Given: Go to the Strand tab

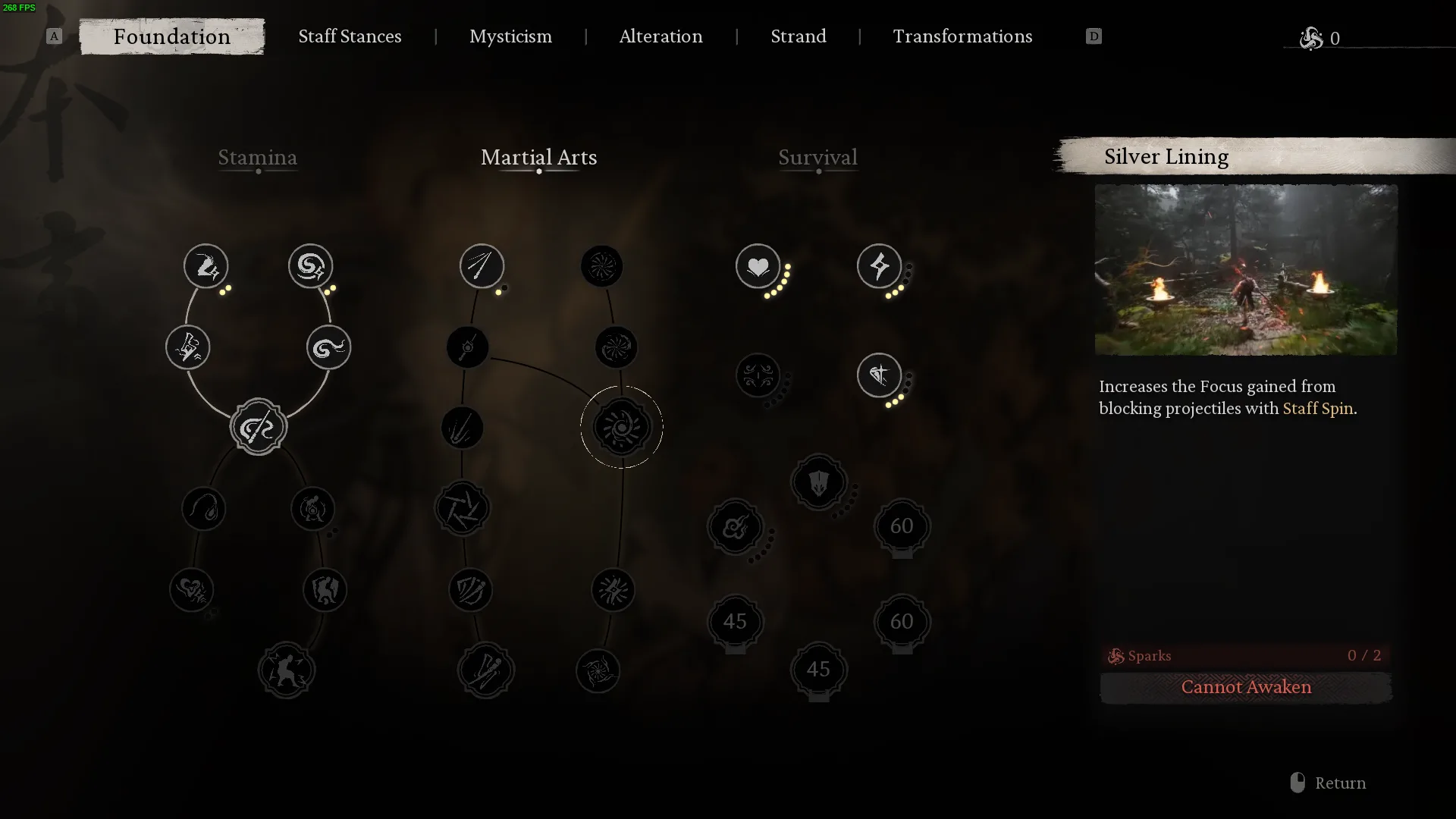Looking at the screenshot, I should pyautogui.click(x=798, y=36).
